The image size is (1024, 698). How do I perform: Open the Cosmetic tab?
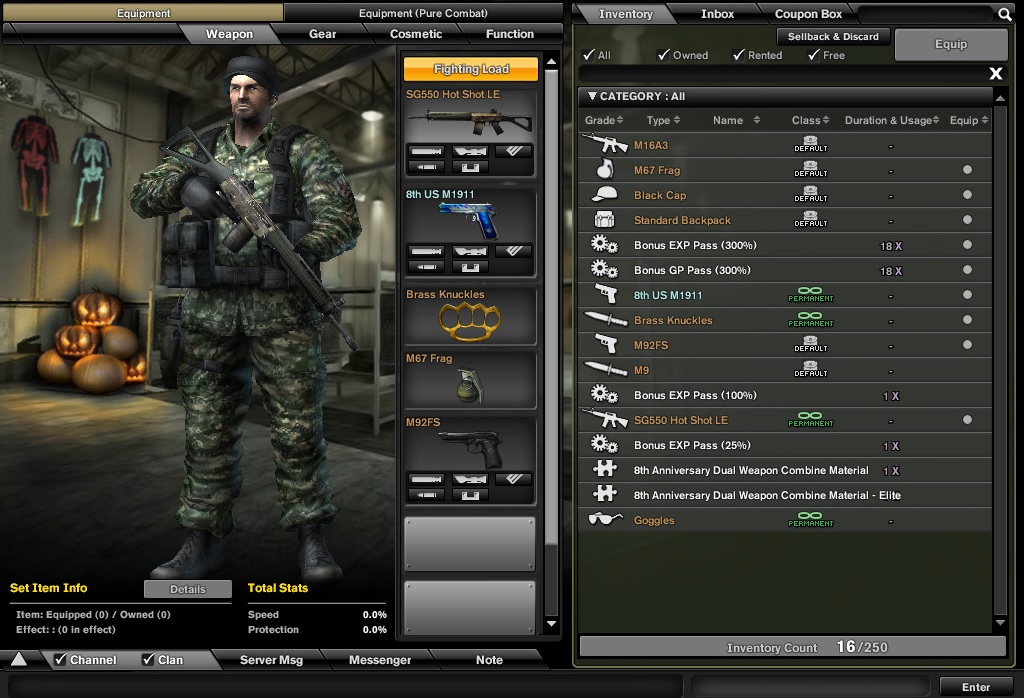(416, 34)
